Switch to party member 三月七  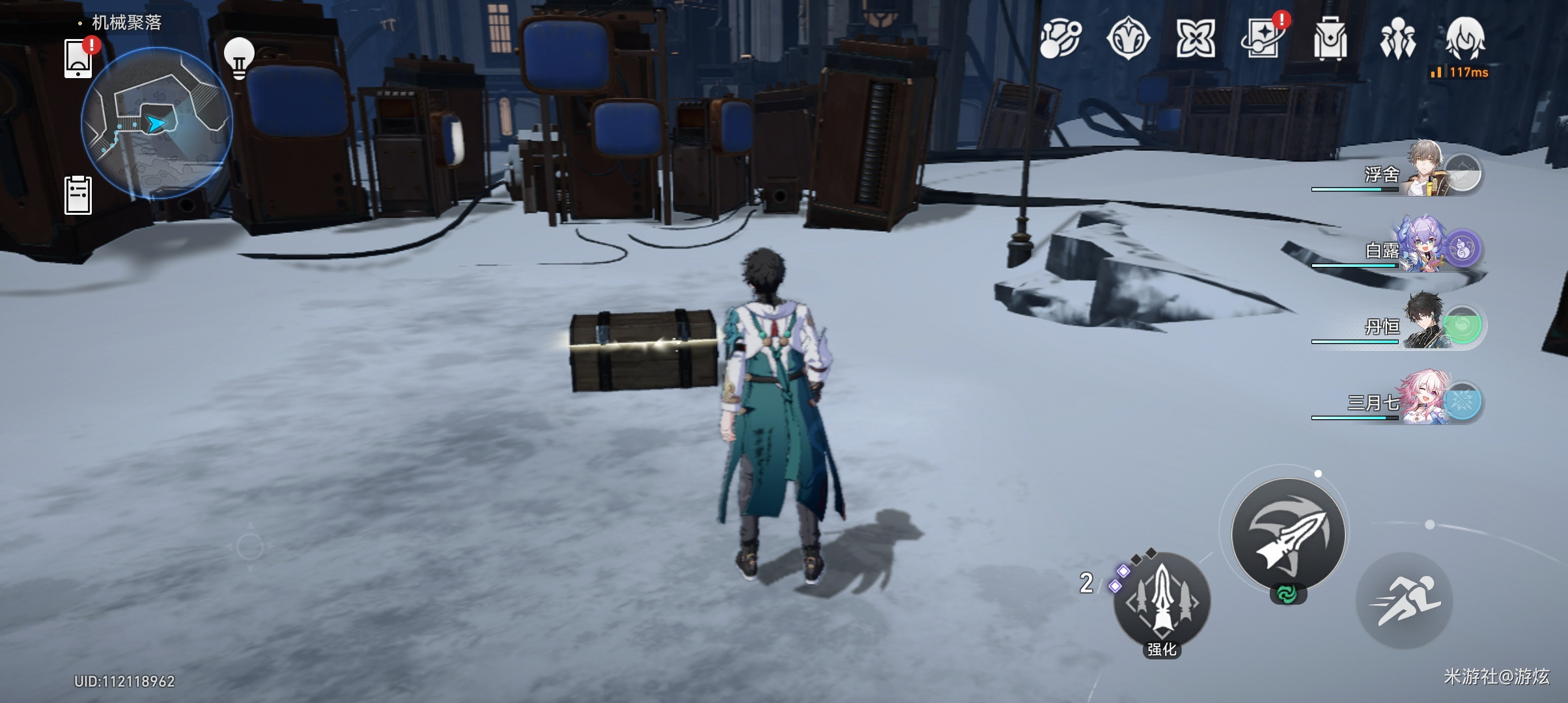(1426, 400)
